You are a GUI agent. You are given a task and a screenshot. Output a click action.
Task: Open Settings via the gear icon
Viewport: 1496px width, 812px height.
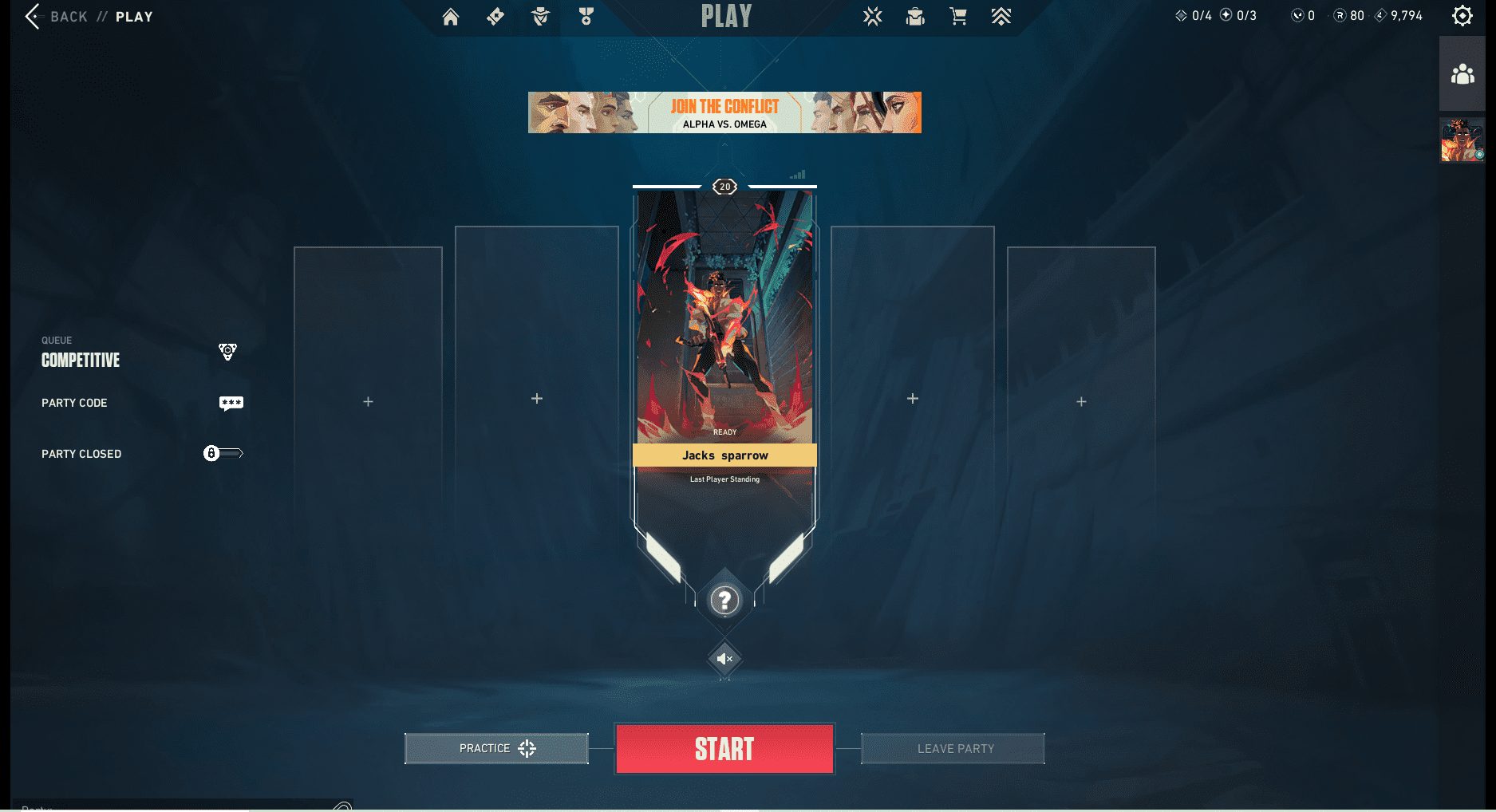(x=1462, y=15)
